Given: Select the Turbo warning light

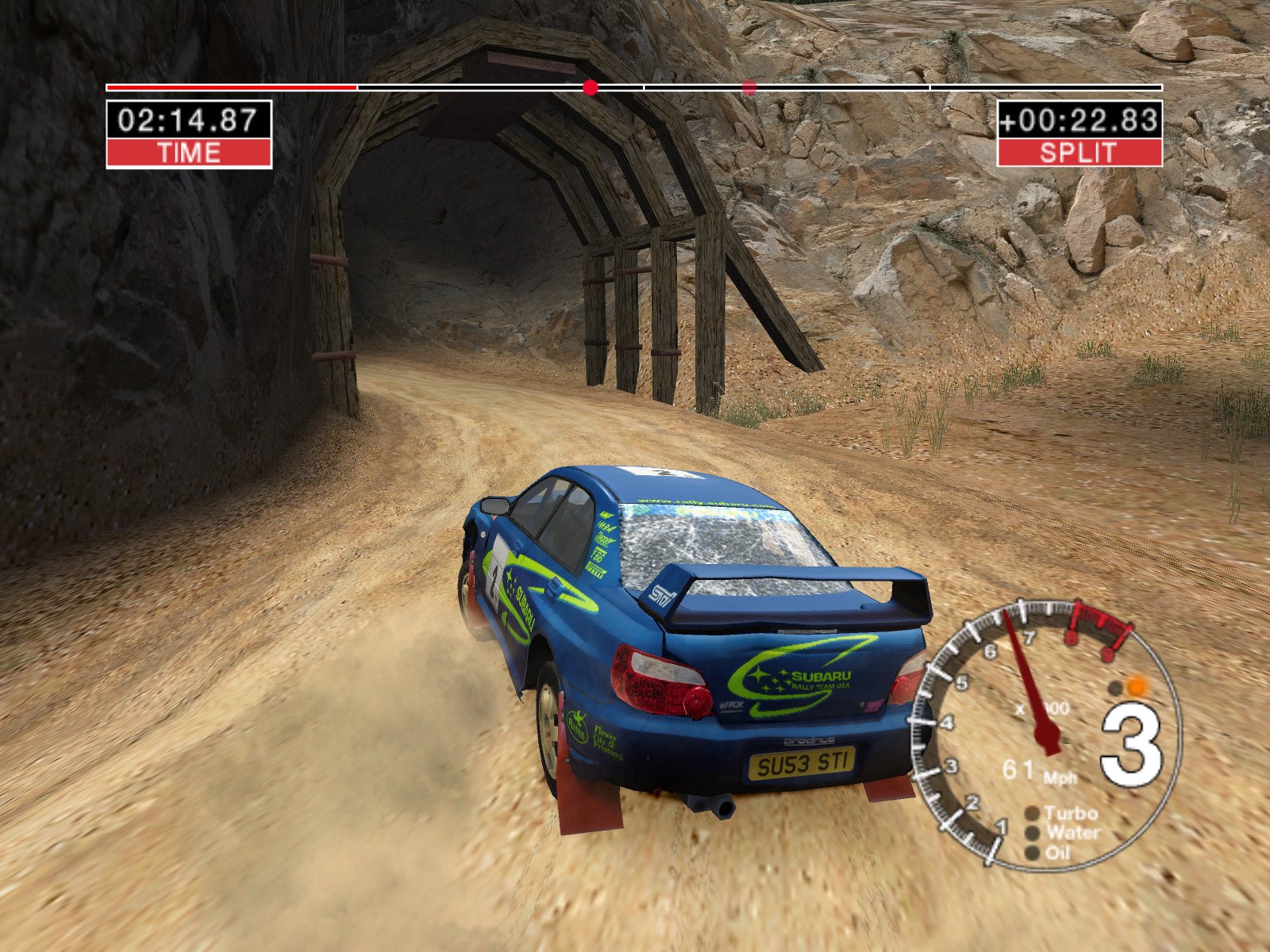Looking at the screenshot, I should pos(1033,813).
